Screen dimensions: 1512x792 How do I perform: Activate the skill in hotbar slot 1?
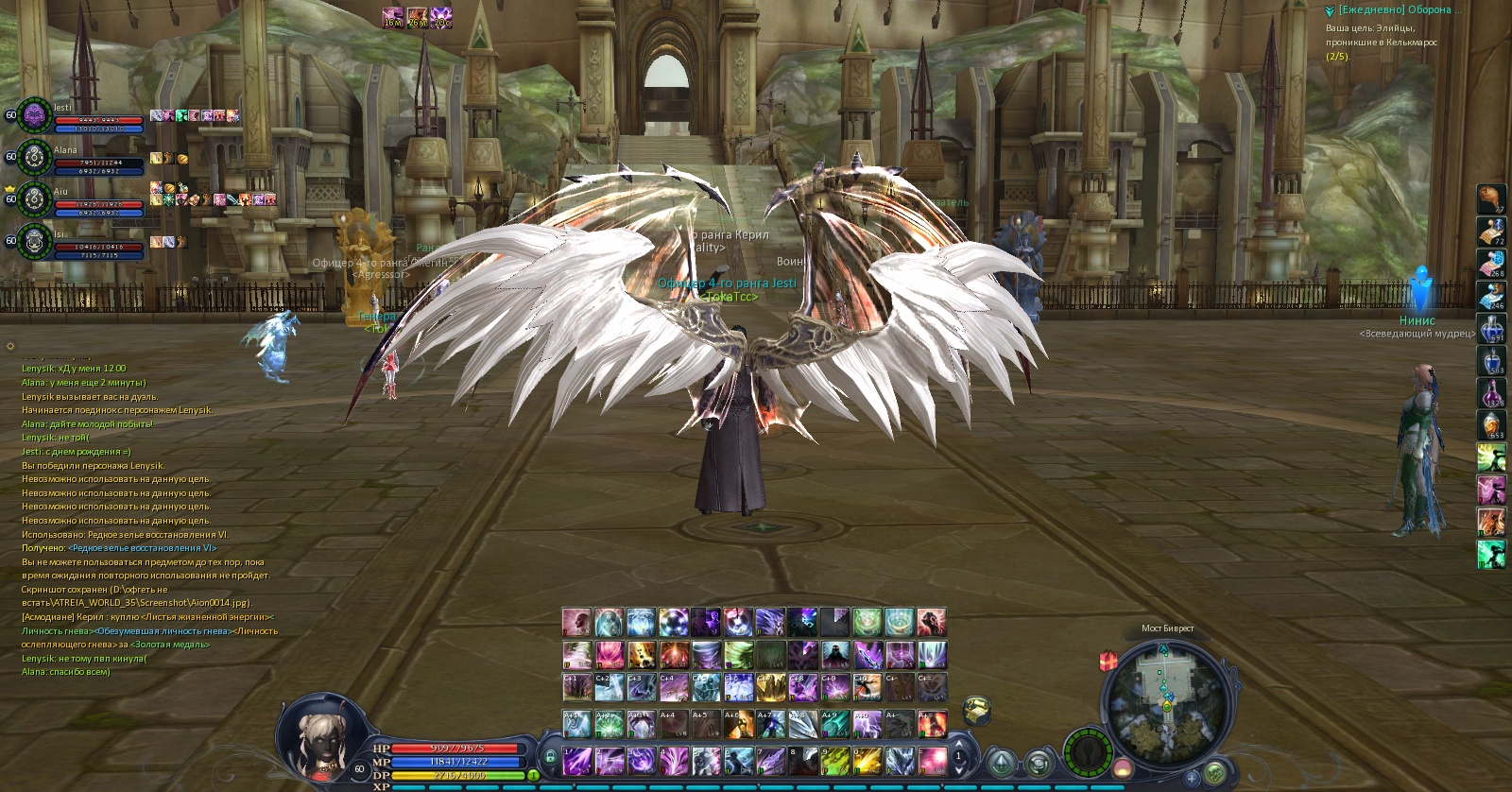[577, 760]
